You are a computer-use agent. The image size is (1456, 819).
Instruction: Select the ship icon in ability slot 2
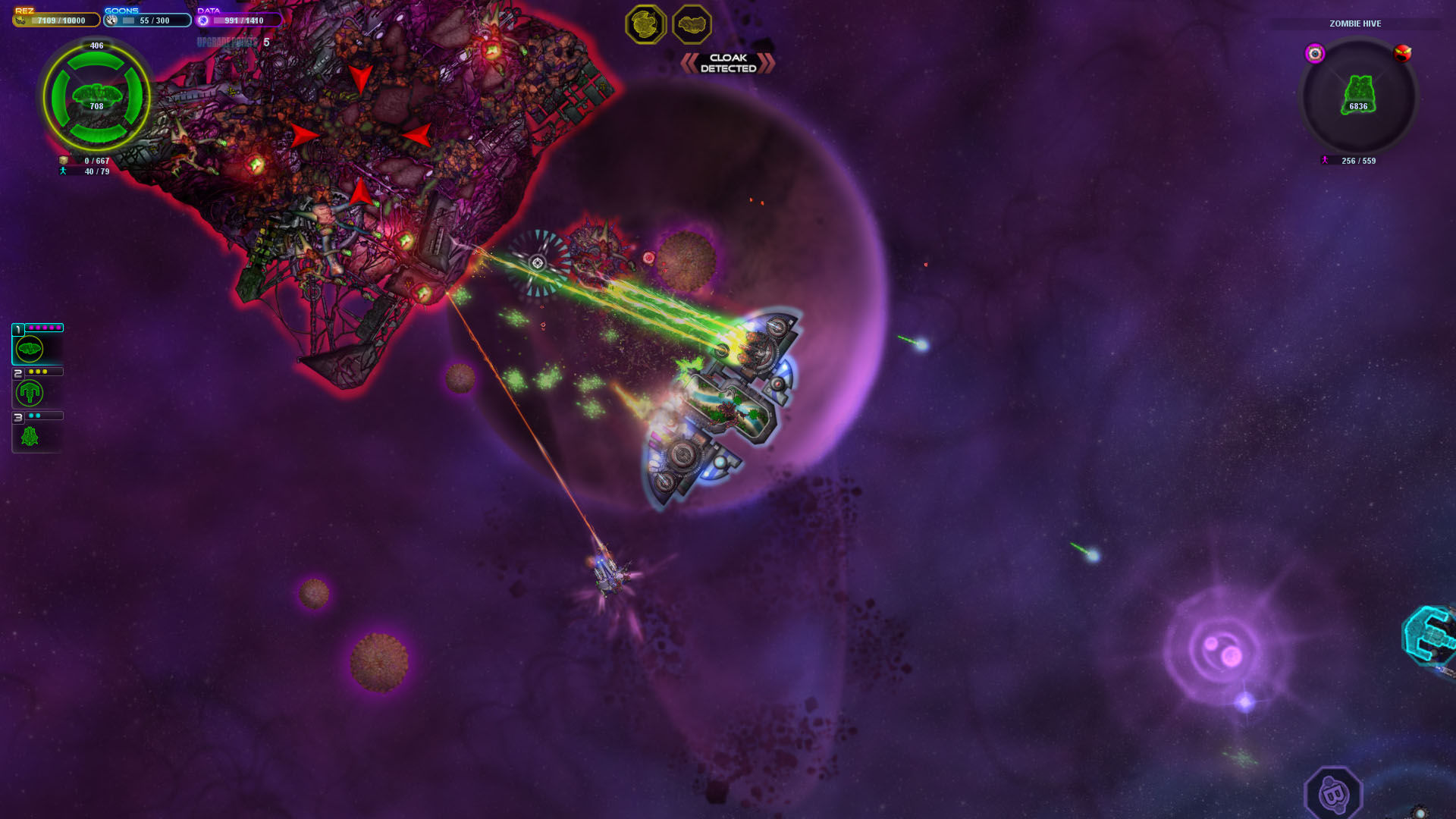[29, 393]
